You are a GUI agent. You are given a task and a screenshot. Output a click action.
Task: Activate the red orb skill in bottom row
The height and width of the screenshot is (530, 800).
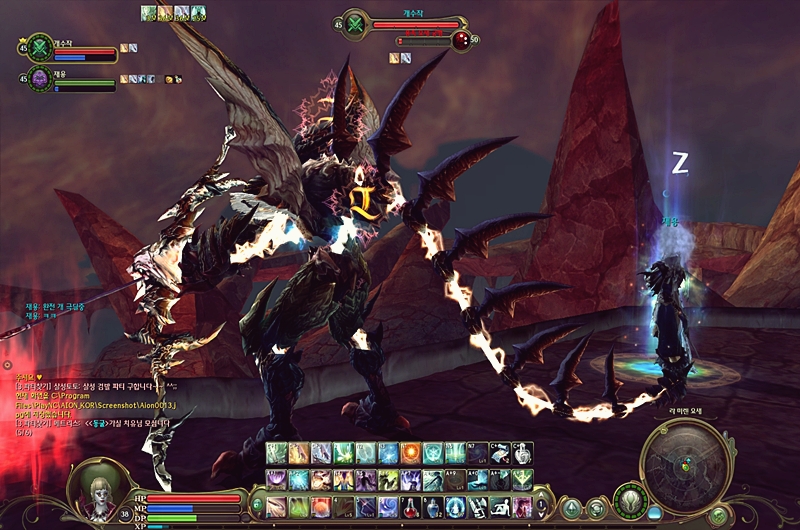click(x=321, y=507)
